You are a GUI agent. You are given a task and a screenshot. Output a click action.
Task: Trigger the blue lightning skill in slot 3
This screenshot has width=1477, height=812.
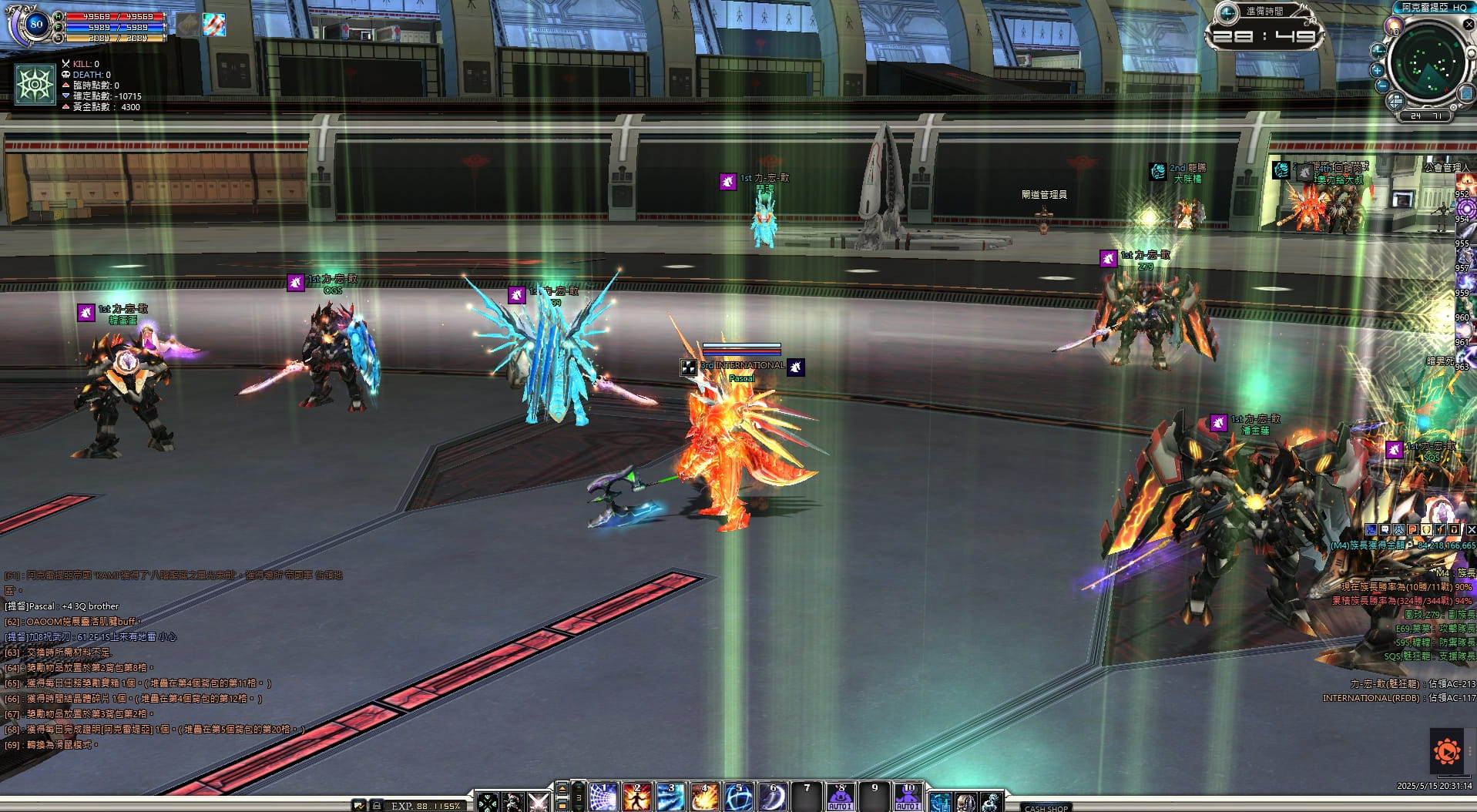tap(671, 797)
